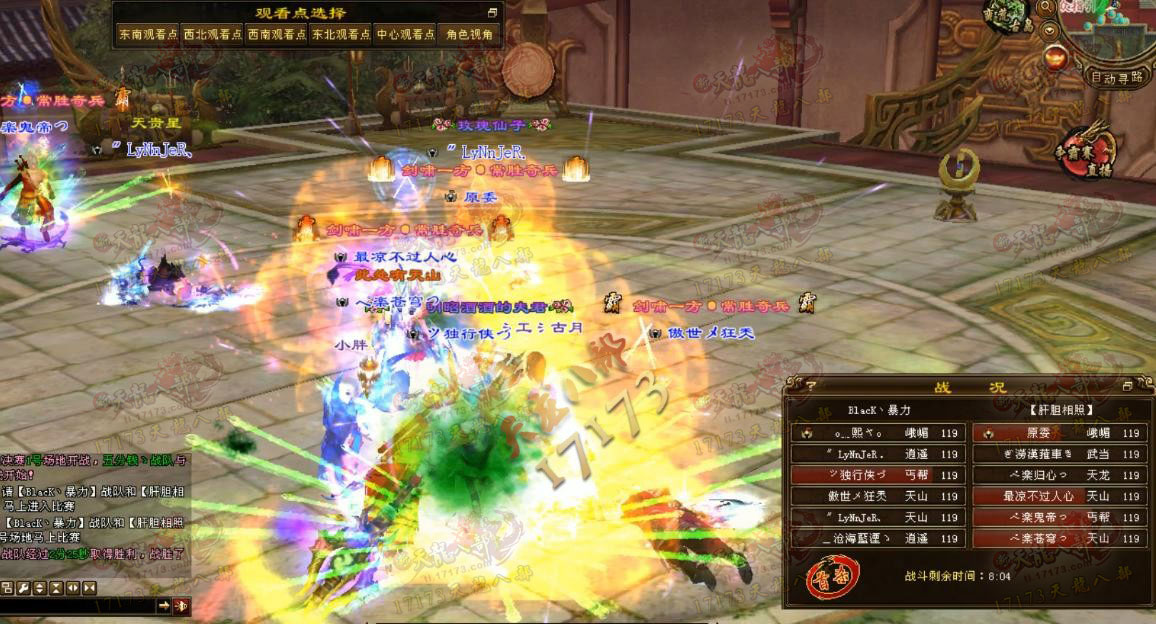This screenshot has height=624, width=1156.
Task: Activate the 角色视角 character view button
Action: [469, 34]
